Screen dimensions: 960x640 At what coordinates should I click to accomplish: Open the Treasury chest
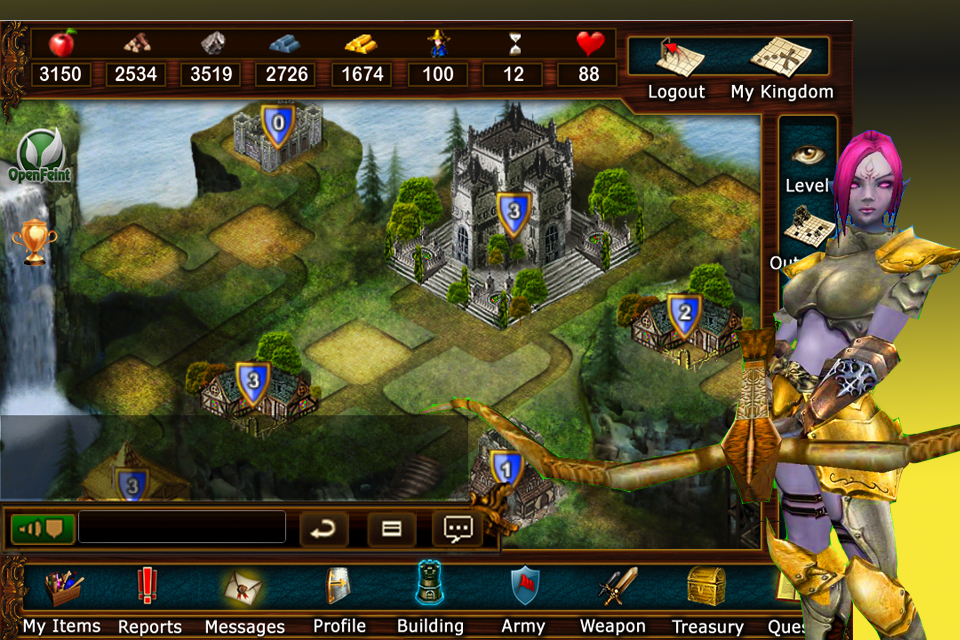pyautogui.click(x=707, y=598)
